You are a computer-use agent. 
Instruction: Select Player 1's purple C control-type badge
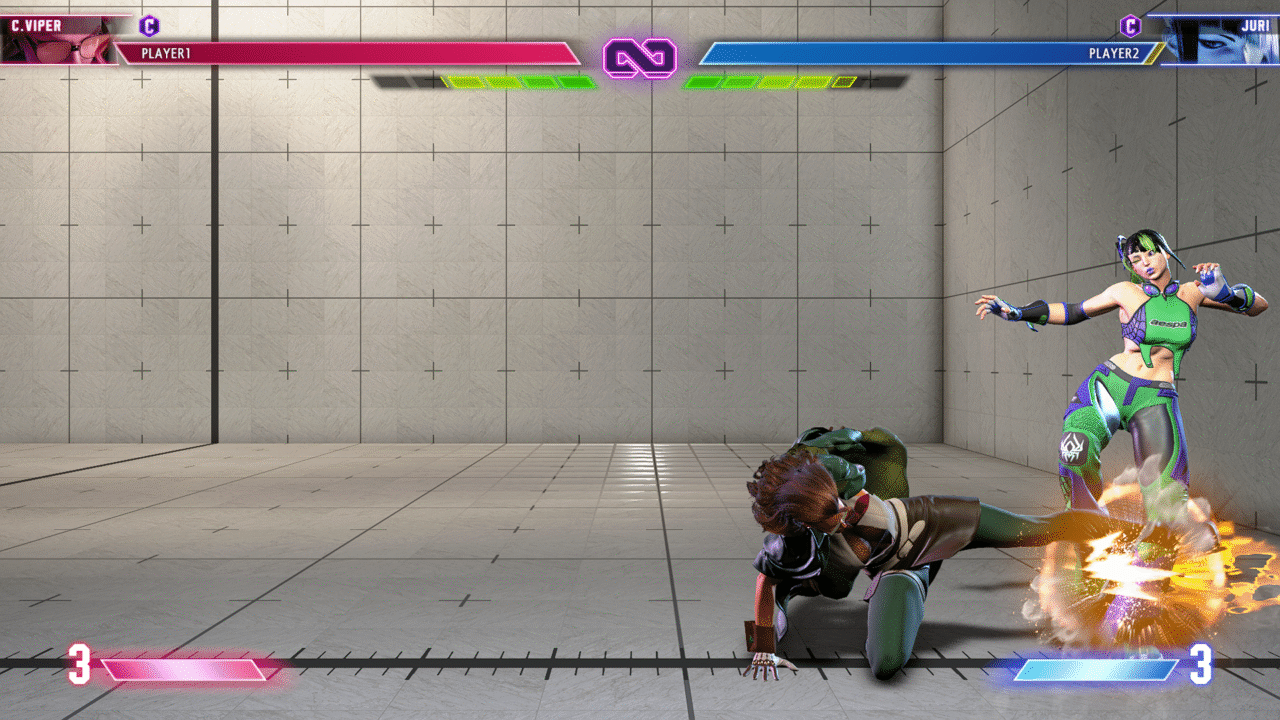(x=149, y=26)
